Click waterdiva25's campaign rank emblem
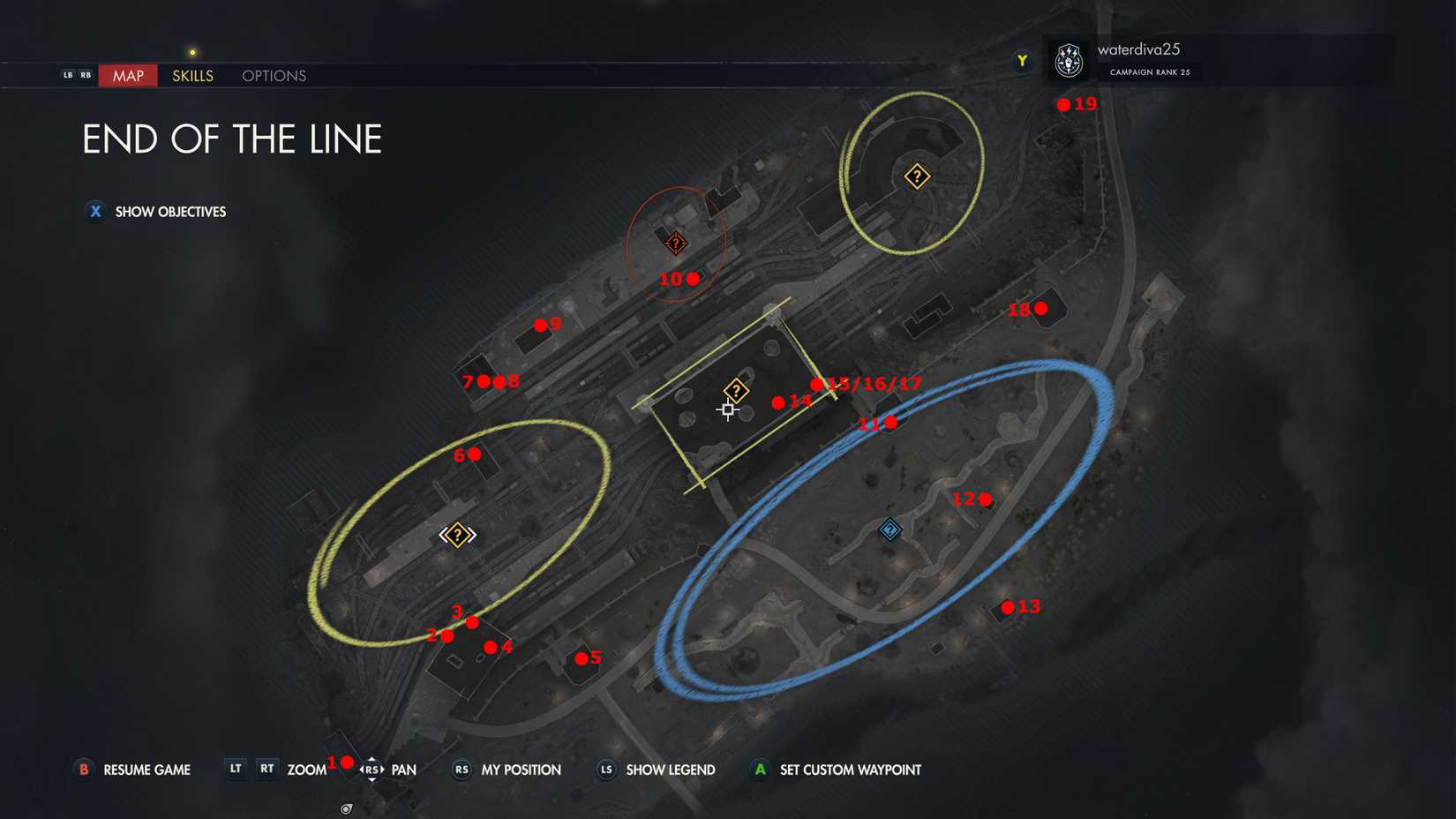Image resolution: width=1456 pixels, height=819 pixels. tap(1069, 60)
